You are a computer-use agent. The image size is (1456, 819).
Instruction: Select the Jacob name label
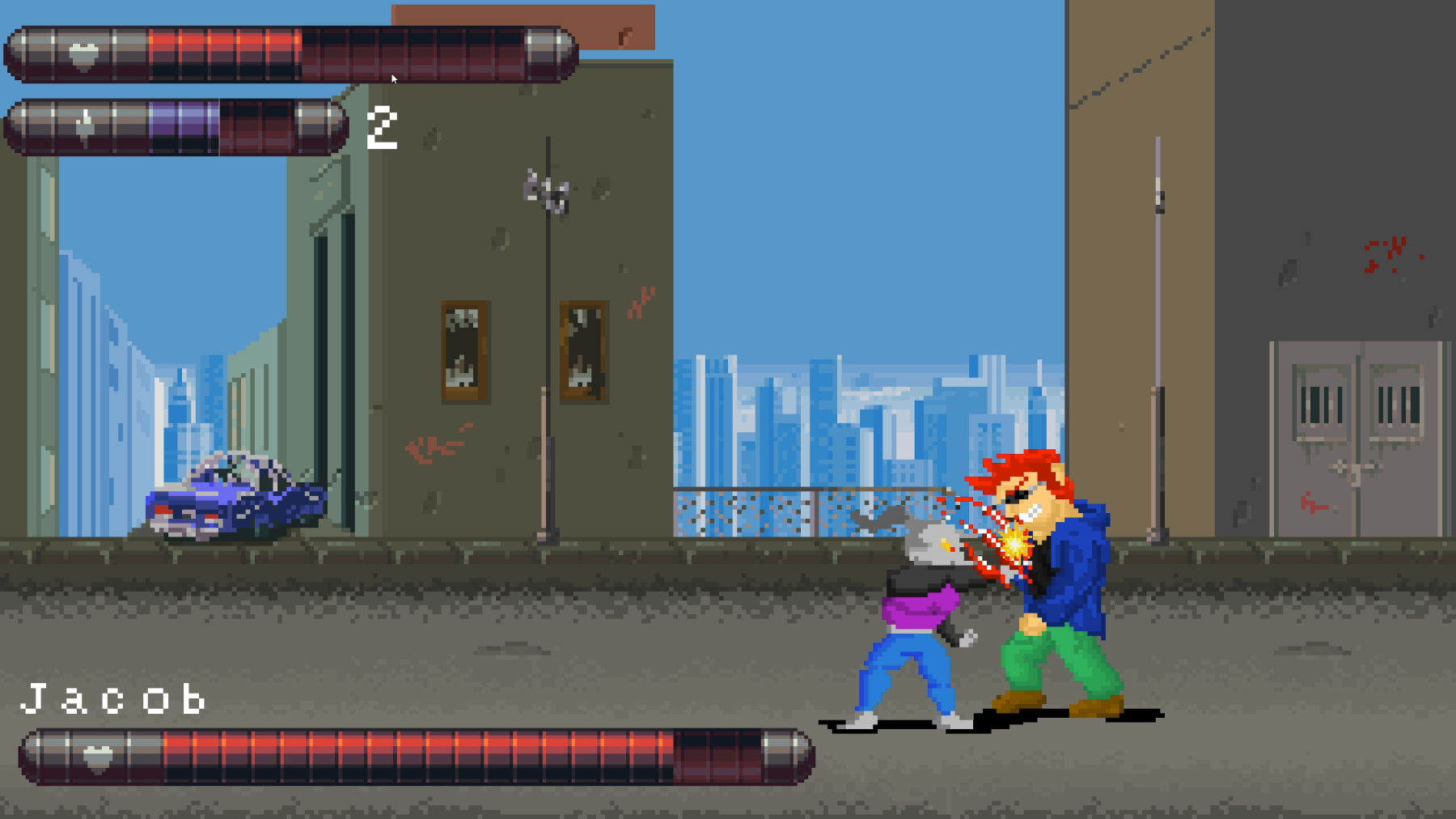point(113,698)
